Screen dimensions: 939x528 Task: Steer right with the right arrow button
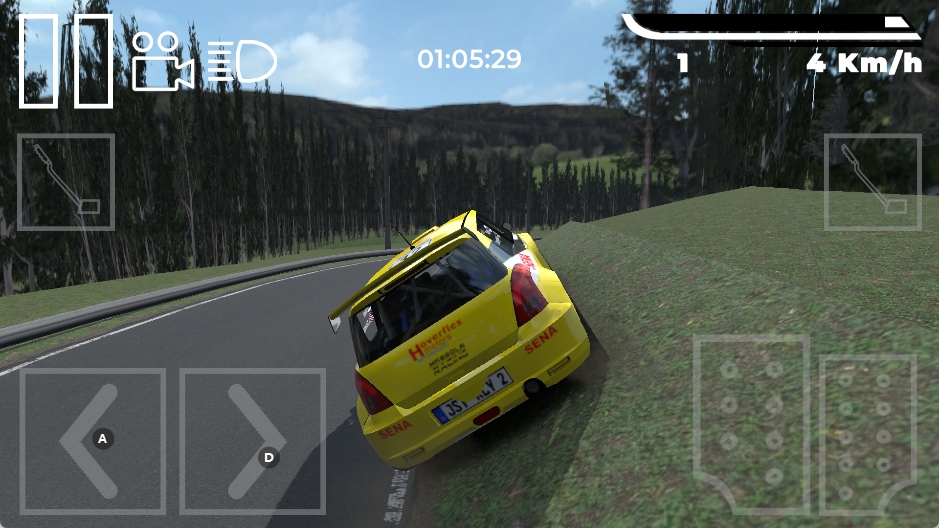pyautogui.click(x=253, y=440)
